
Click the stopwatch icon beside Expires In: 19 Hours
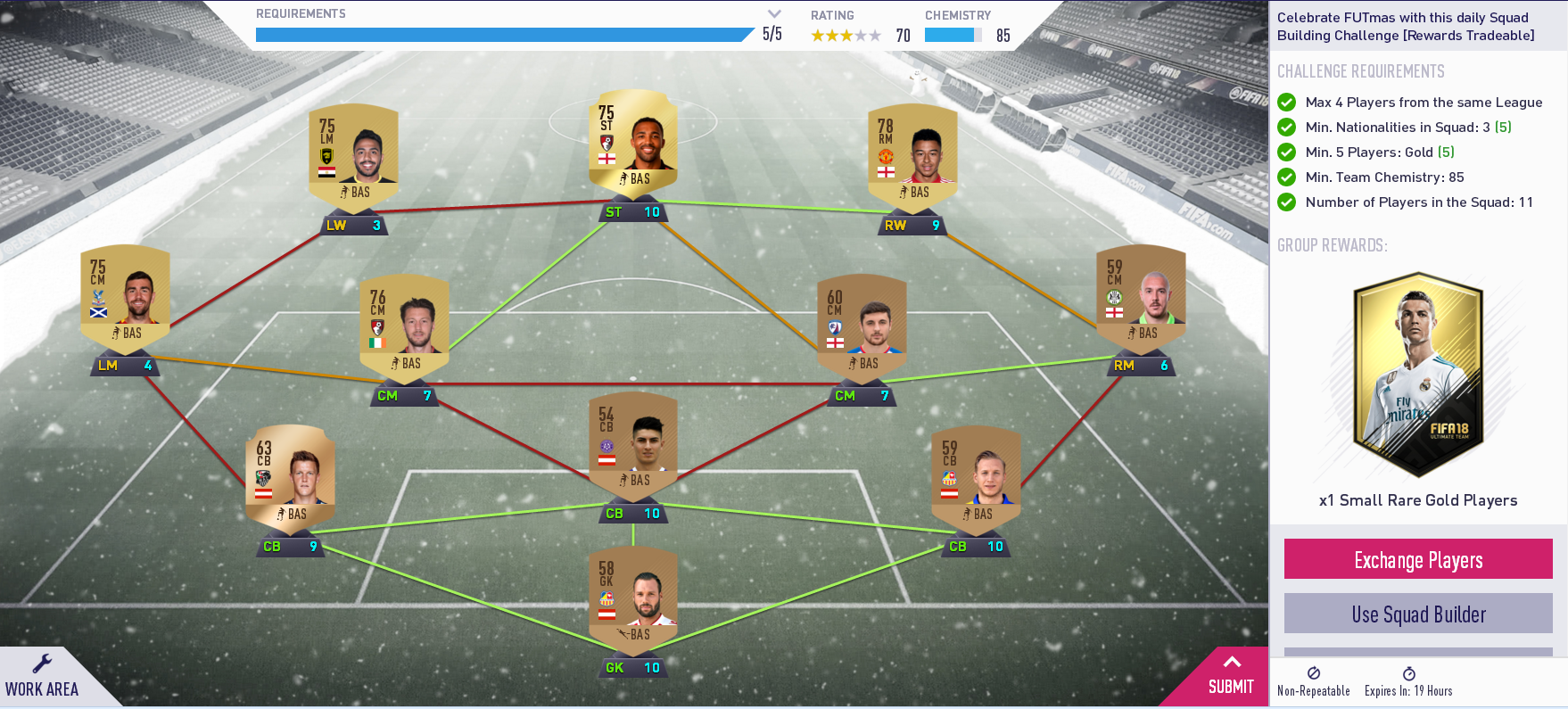coord(1410,673)
